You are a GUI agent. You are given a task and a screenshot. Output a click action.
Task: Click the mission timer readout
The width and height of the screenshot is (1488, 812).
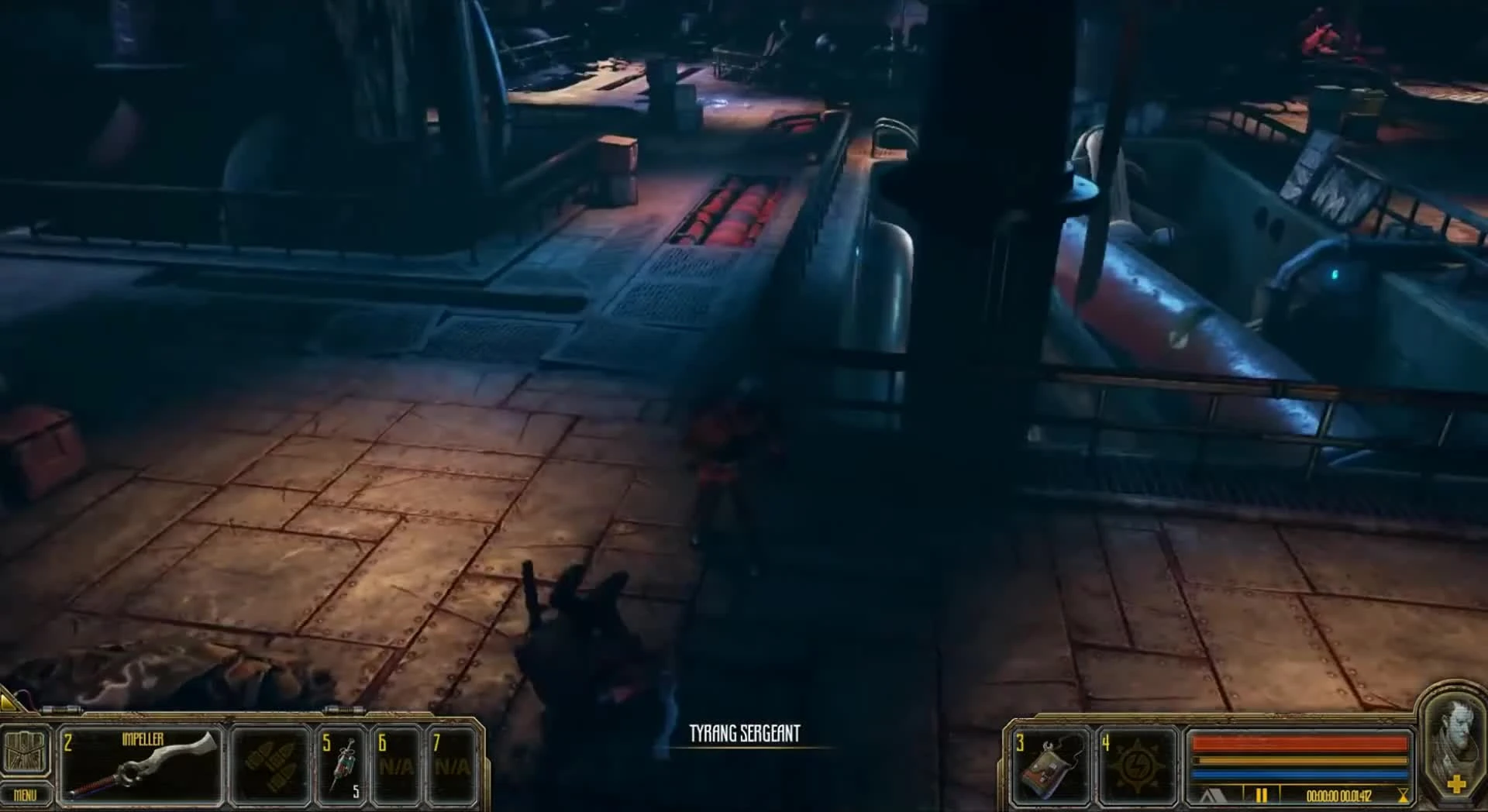pyautogui.click(x=1339, y=794)
